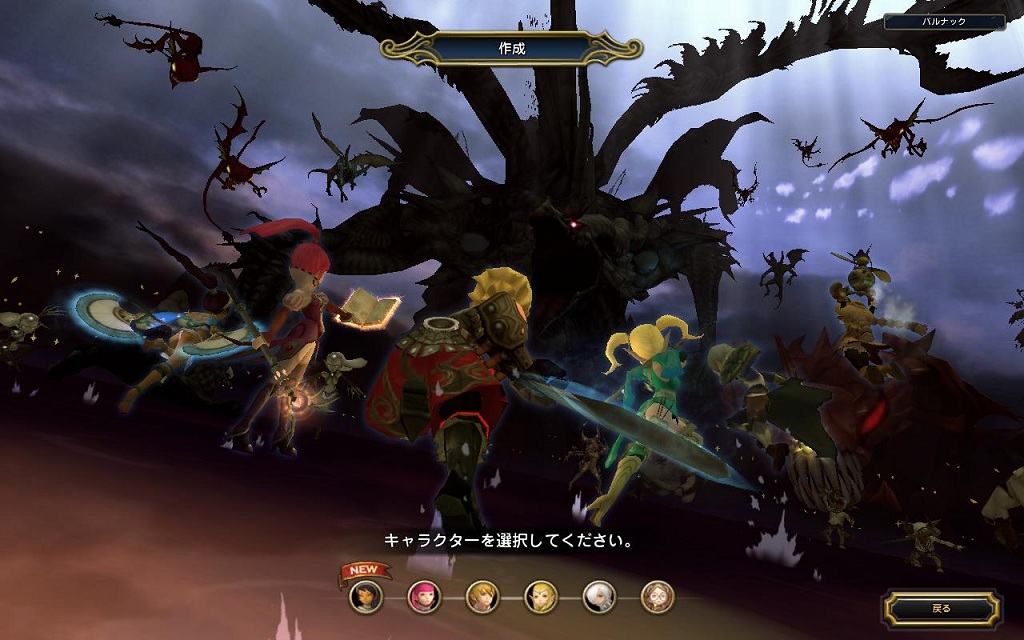The height and width of the screenshot is (640, 1024).
Task: Go back with the 戻る button
Action: [x=941, y=607]
